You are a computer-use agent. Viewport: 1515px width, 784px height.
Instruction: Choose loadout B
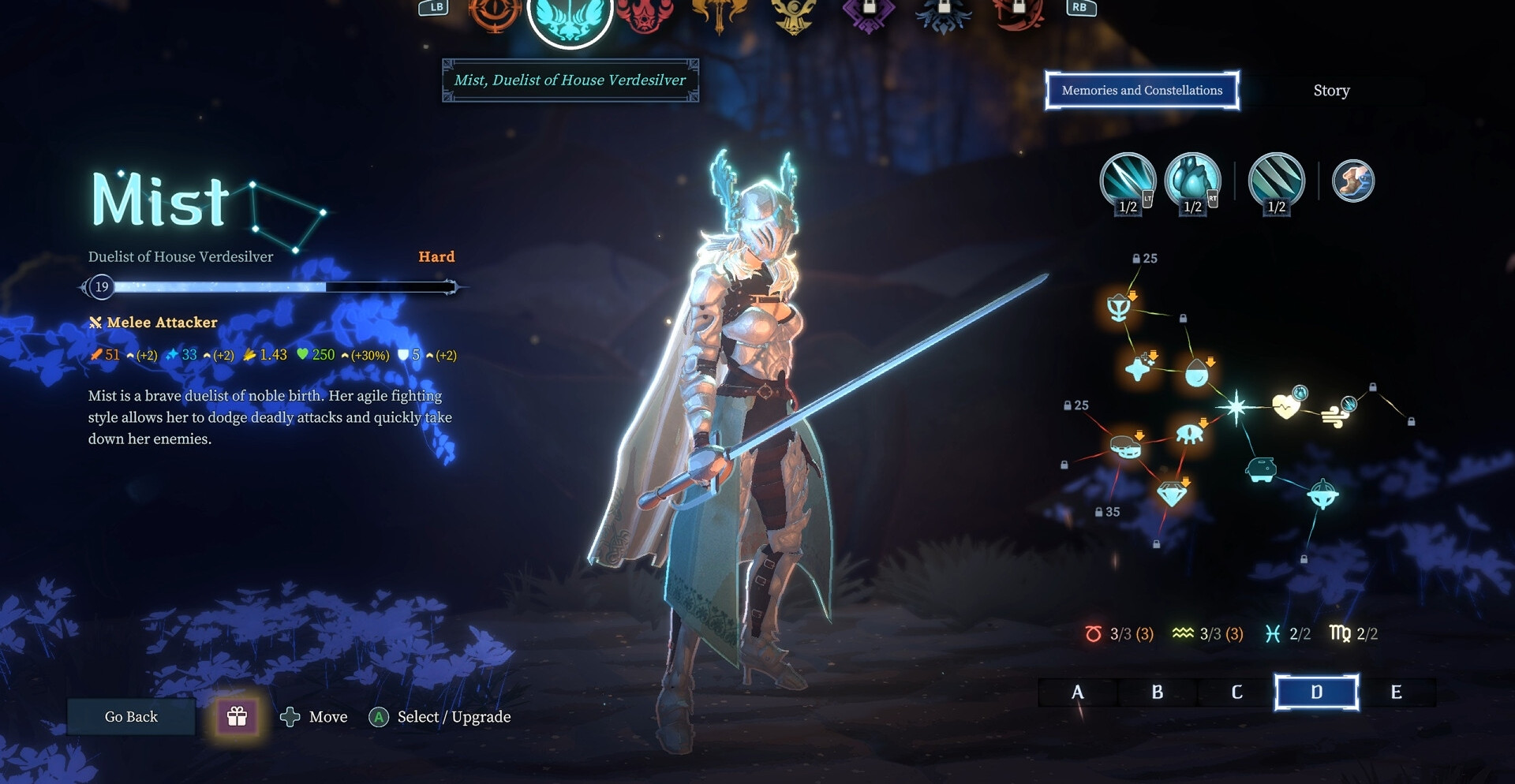[1158, 693]
